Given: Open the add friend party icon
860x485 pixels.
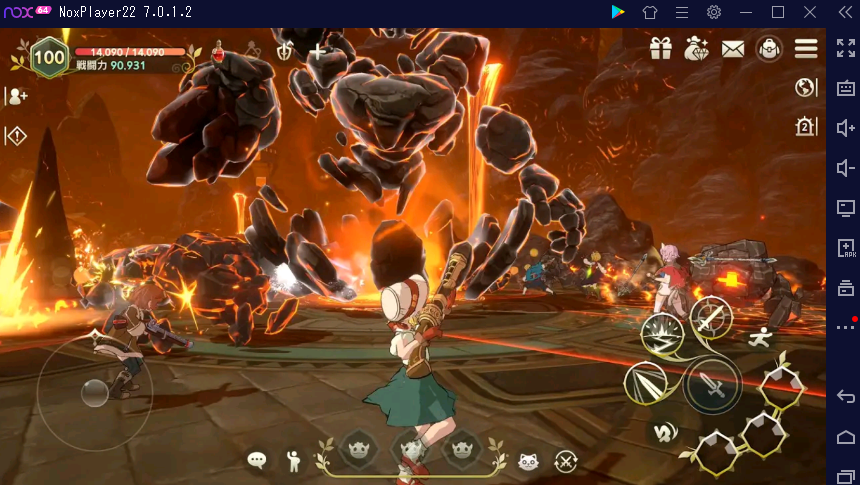Looking at the screenshot, I should coord(16,96).
